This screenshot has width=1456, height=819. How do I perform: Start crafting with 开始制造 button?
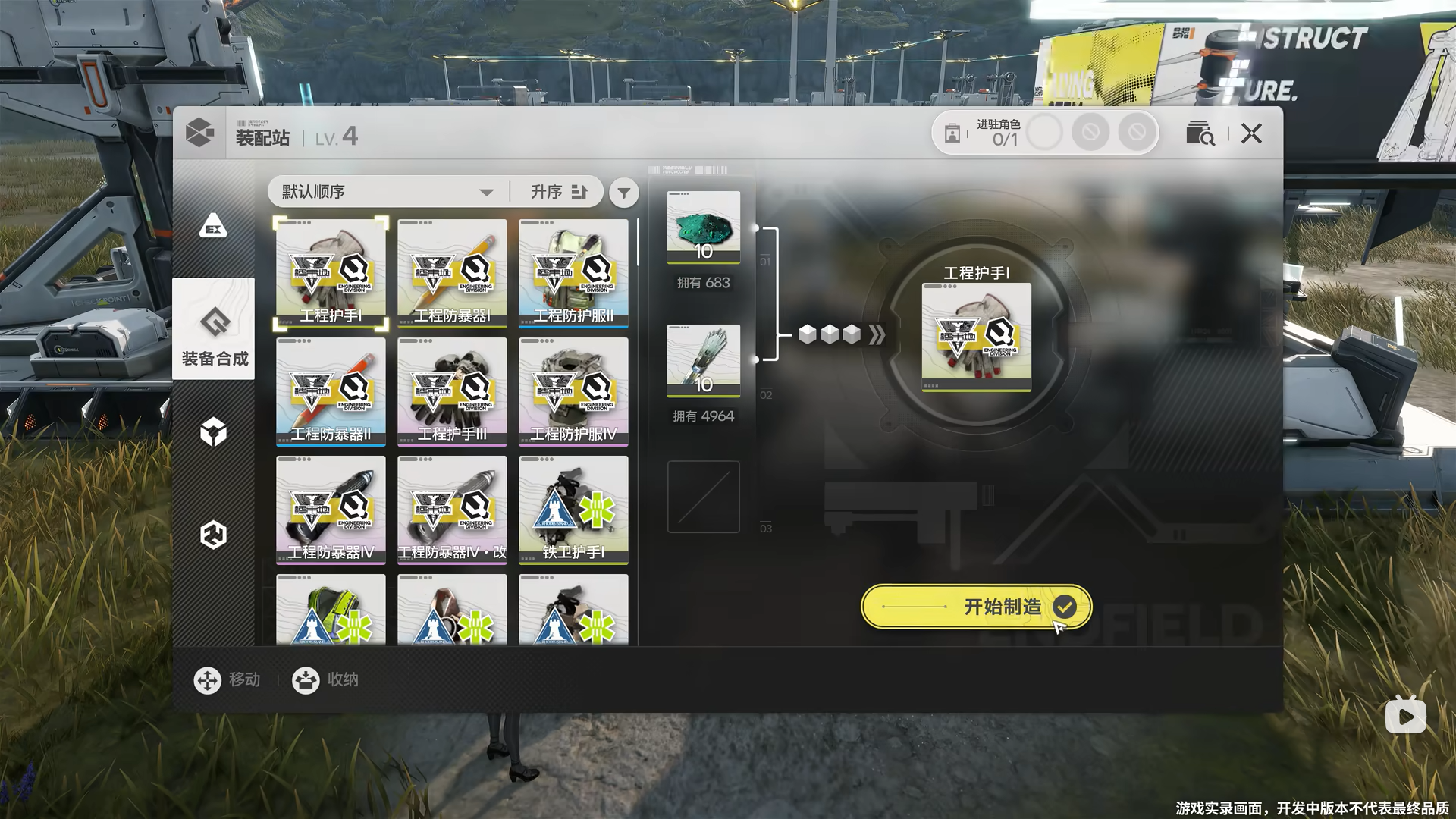coord(976,607)
